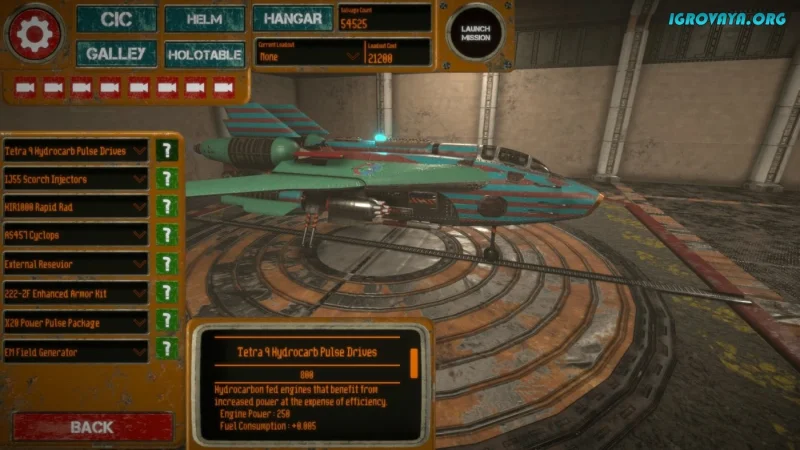800x450 pixels.
Task: Show help for Tetra 4 Hydrocarb Pulse Drives
Action: coord(167,151)
